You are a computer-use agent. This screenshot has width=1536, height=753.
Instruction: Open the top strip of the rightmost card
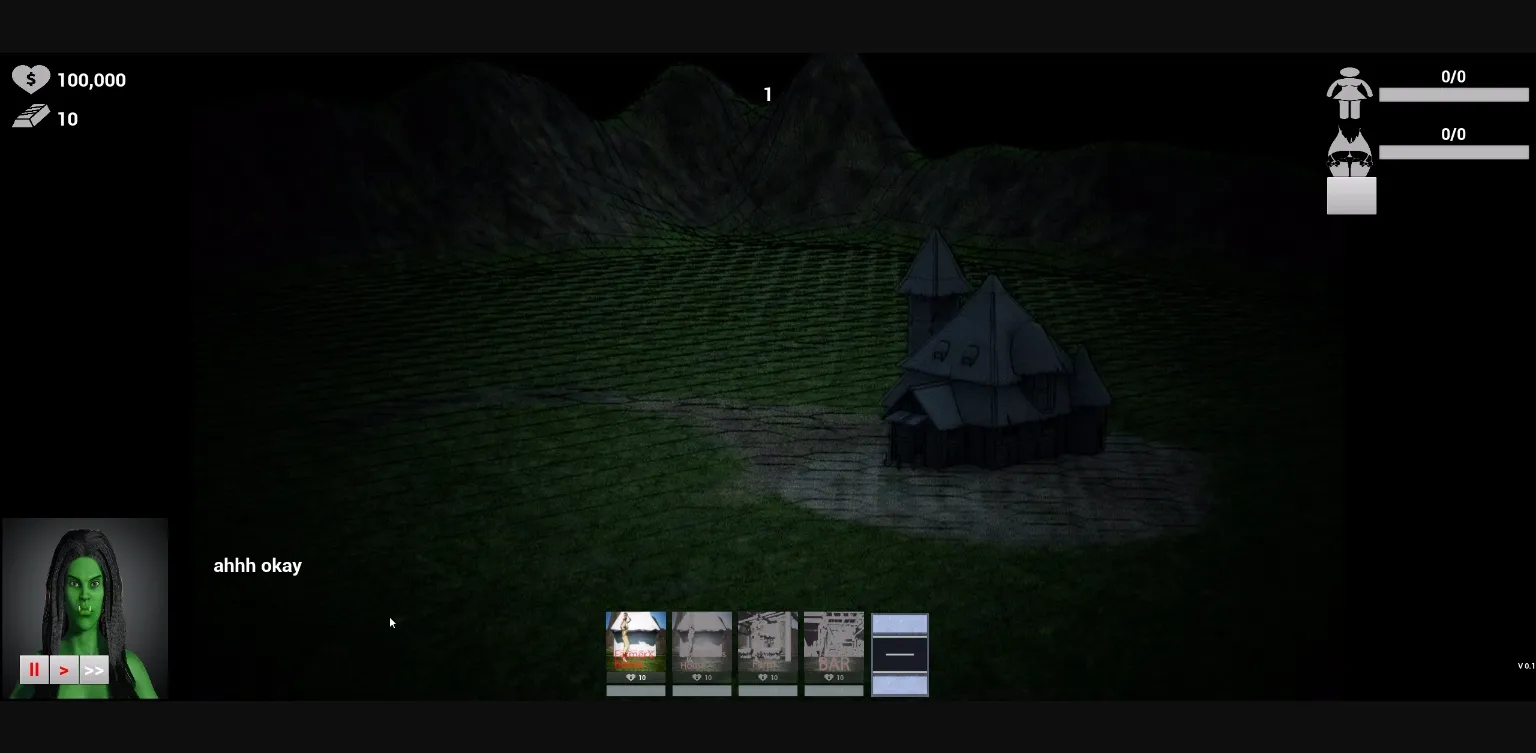point(899,622)
